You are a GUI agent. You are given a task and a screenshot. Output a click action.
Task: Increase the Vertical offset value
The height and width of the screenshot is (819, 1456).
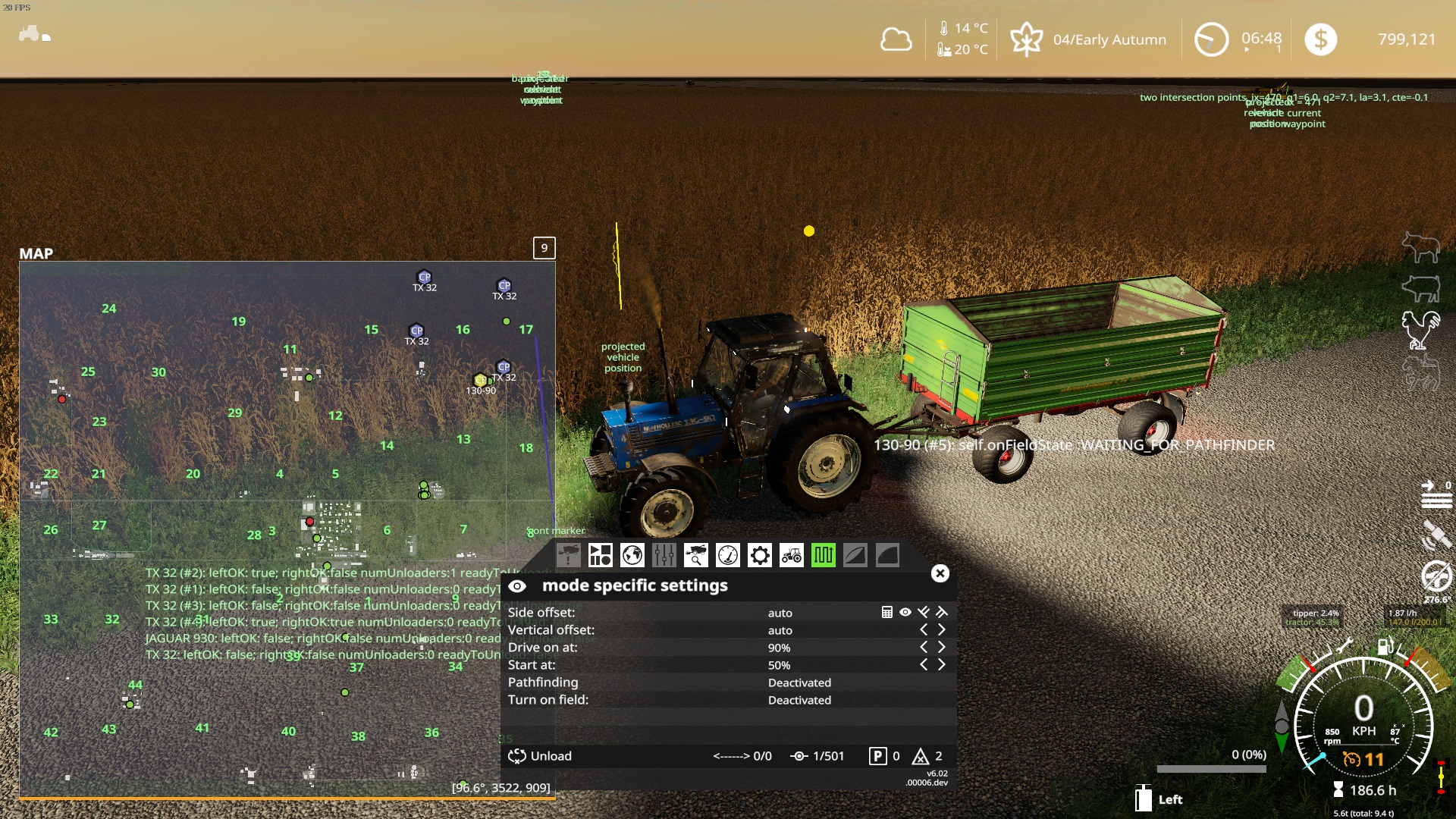(x=942, y=629)
